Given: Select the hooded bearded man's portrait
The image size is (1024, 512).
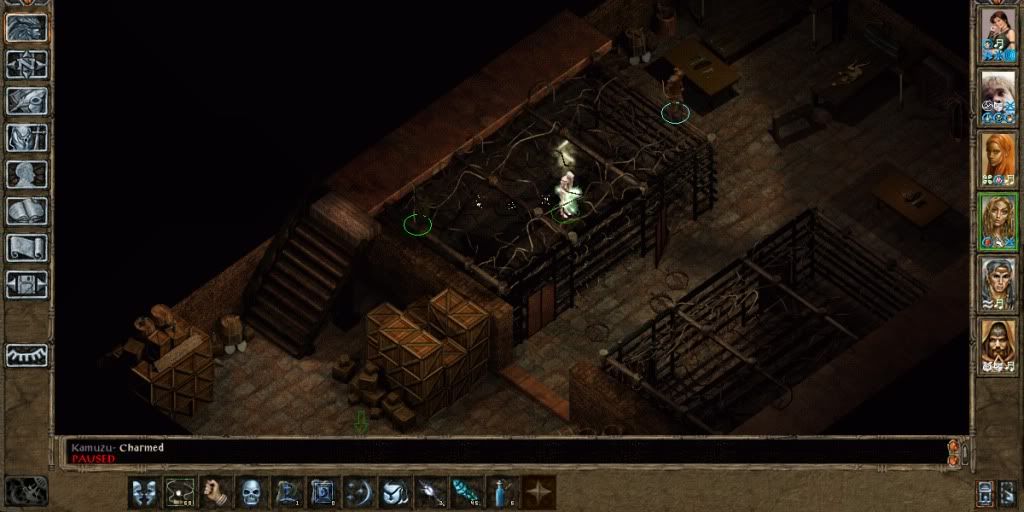Looking at the screenshot, I should [998, 344].
